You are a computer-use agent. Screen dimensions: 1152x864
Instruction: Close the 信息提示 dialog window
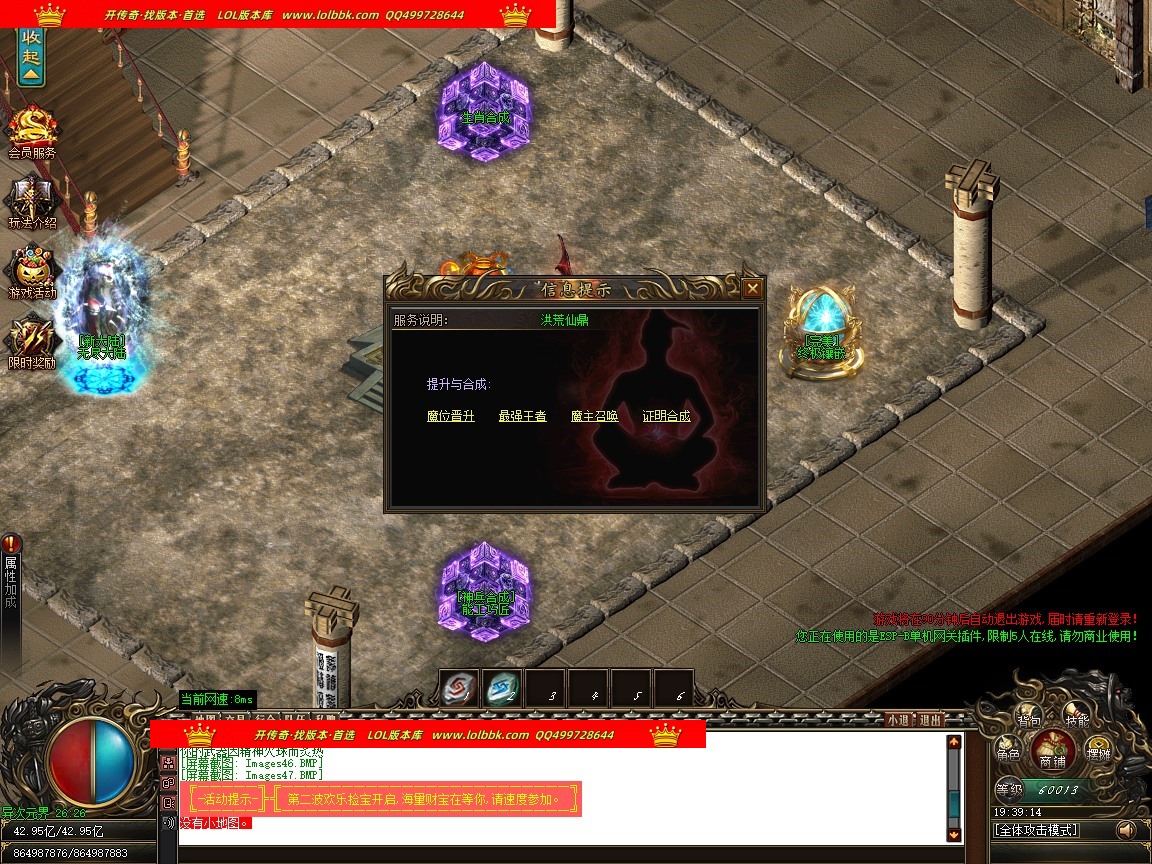point(752,289)
